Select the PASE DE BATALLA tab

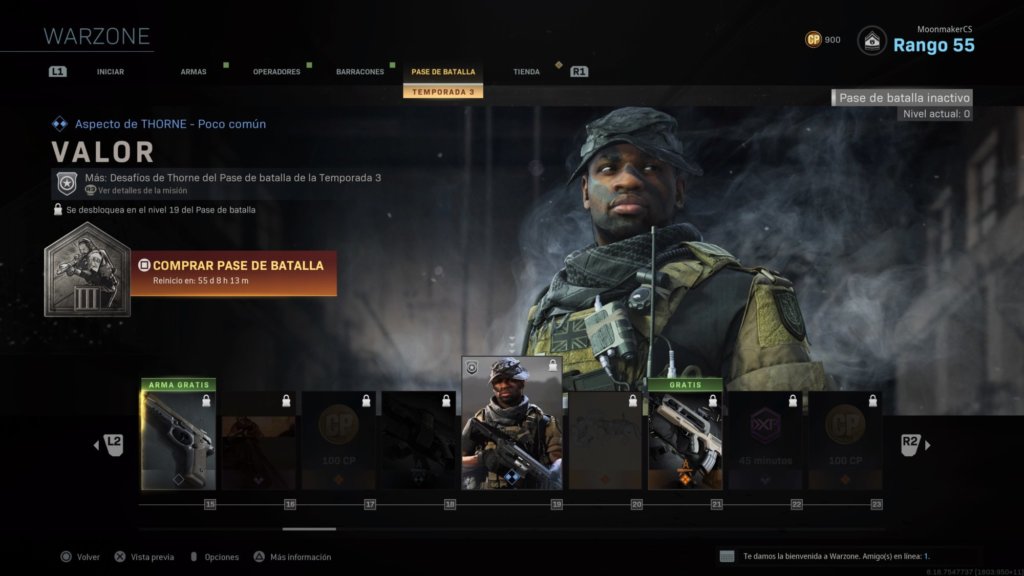(x=443, y=72)
